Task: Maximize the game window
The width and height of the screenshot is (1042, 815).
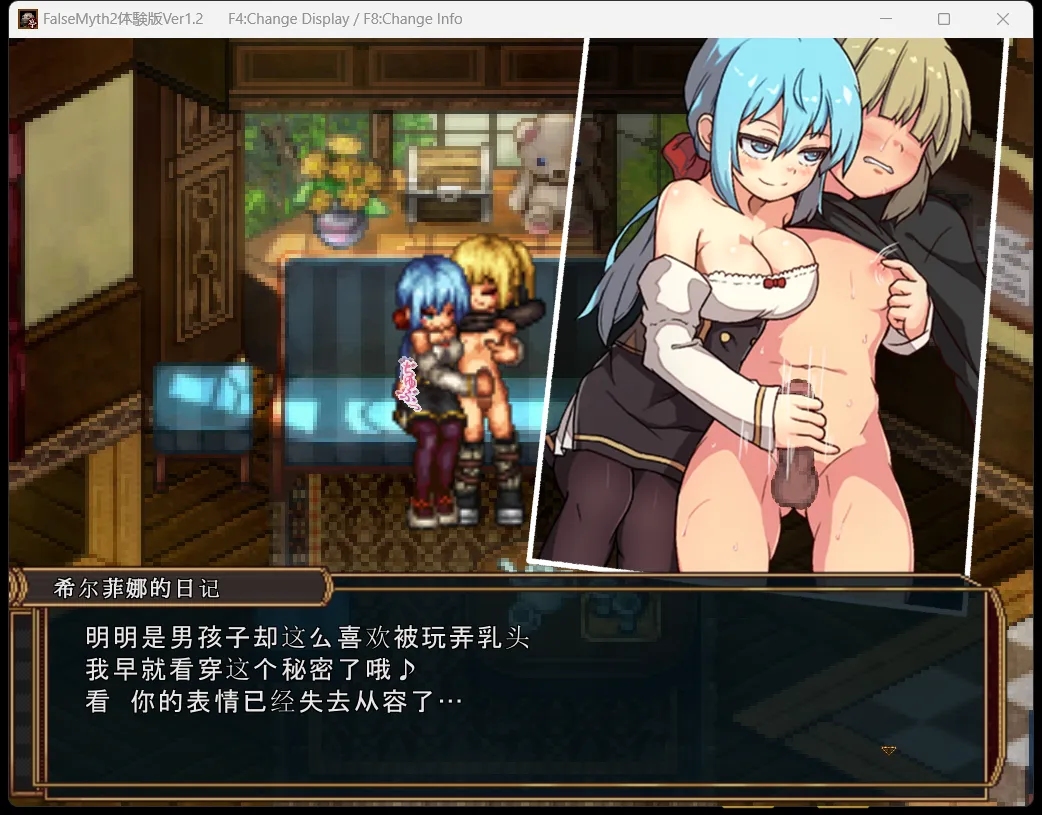Action: click(944, 19)
